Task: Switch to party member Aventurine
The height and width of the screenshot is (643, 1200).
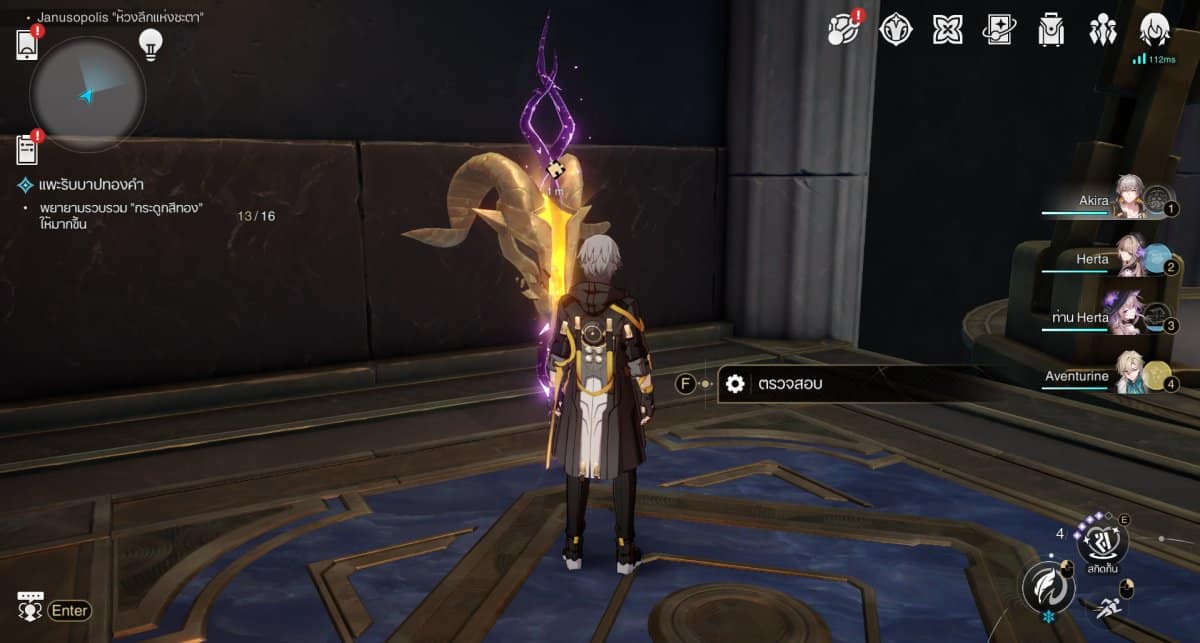Action: tap(1110, 376)
